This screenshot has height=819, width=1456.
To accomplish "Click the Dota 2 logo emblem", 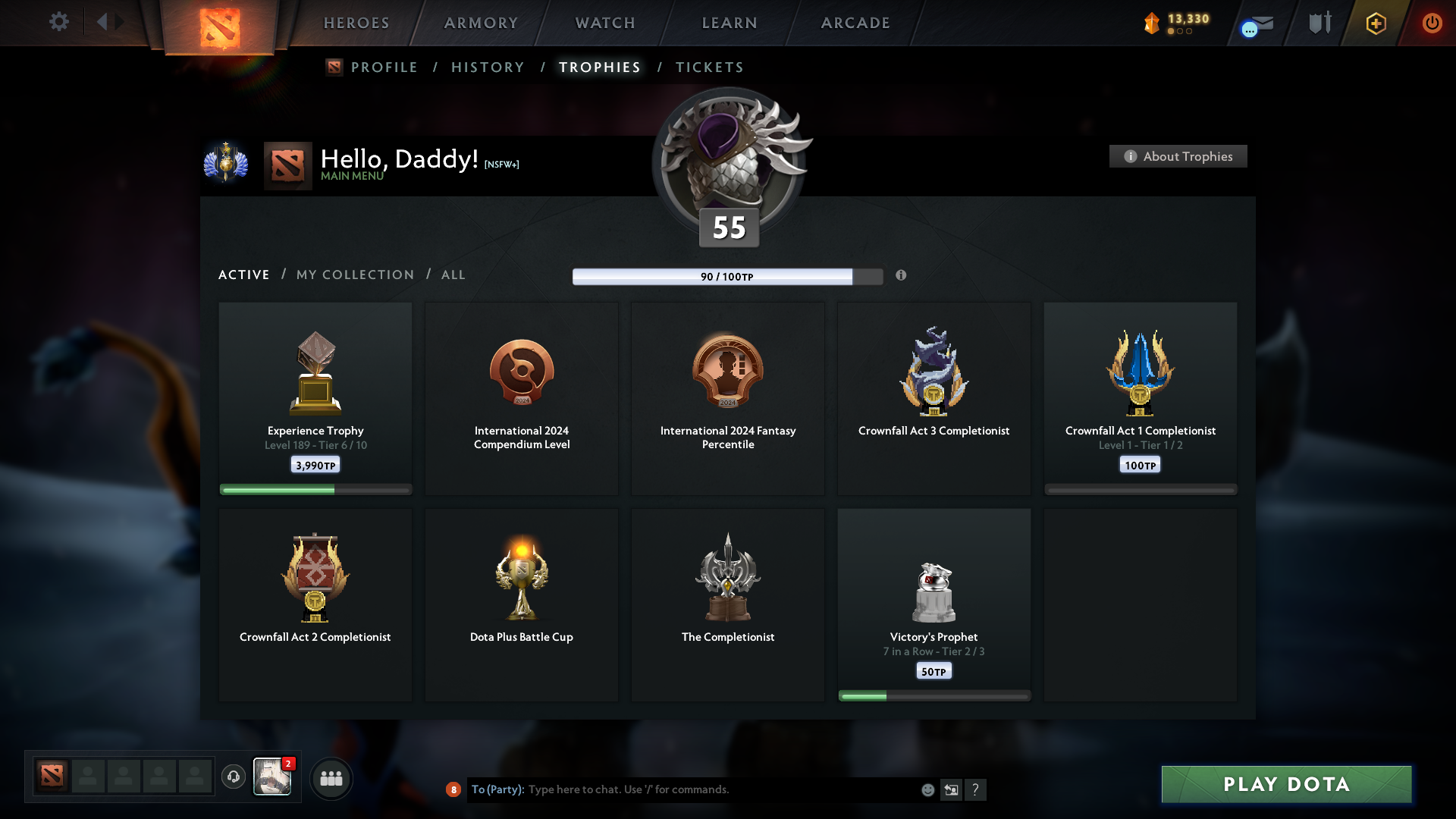I will point(218,23).
